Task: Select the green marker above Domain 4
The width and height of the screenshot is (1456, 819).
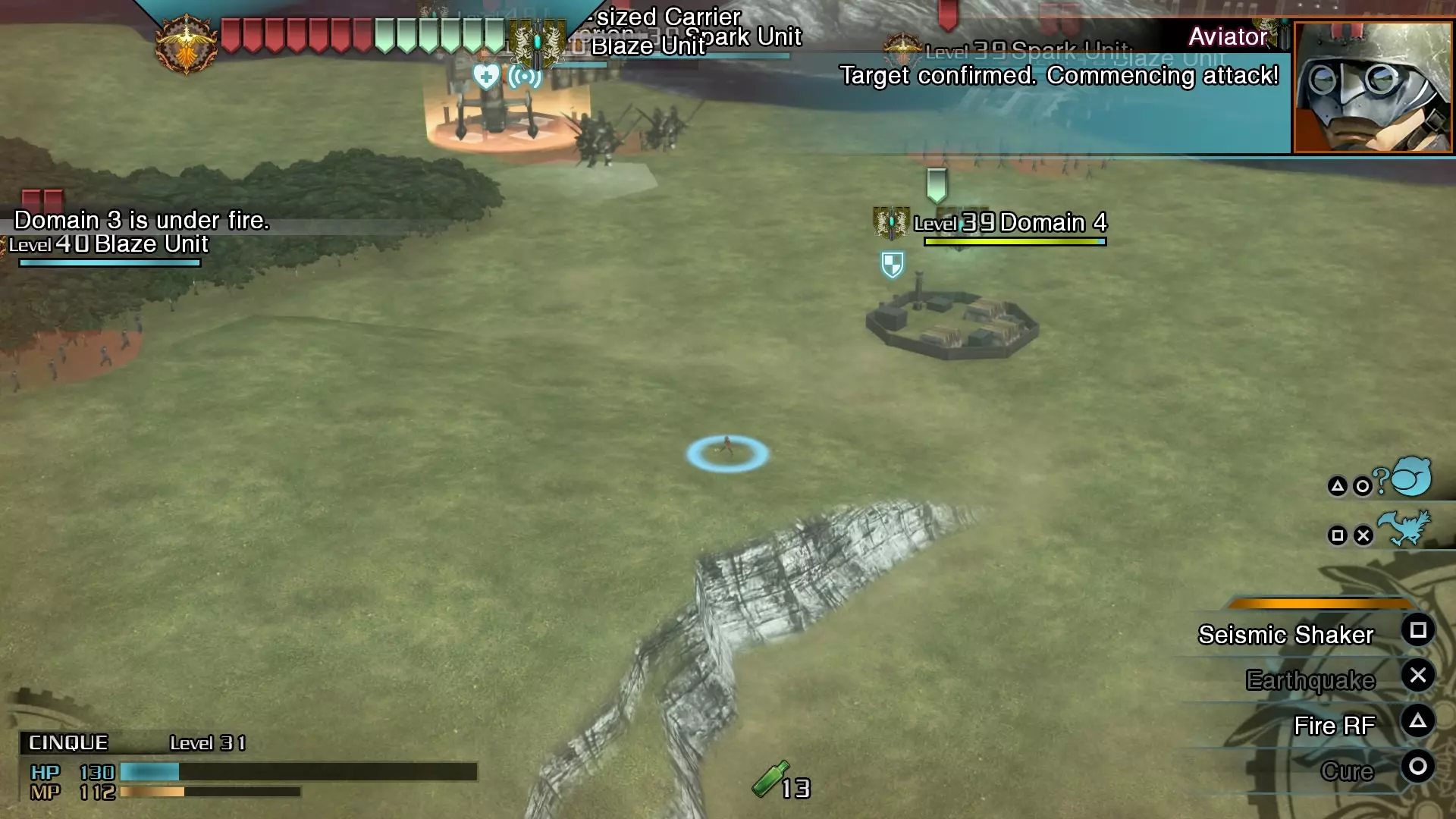Action: (937, 184)
